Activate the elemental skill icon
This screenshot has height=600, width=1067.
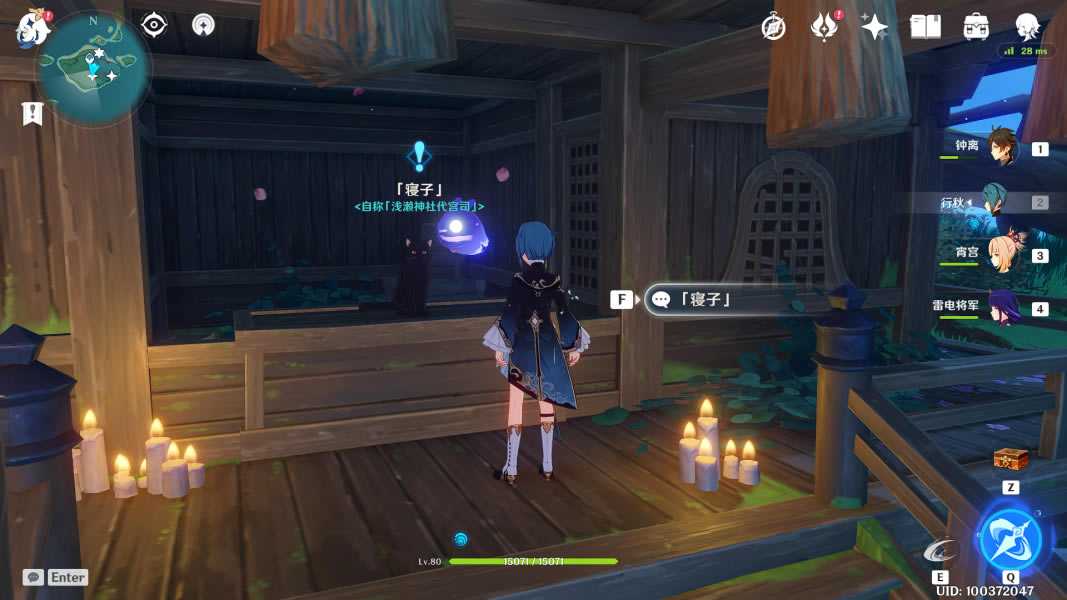pos(940,550)
